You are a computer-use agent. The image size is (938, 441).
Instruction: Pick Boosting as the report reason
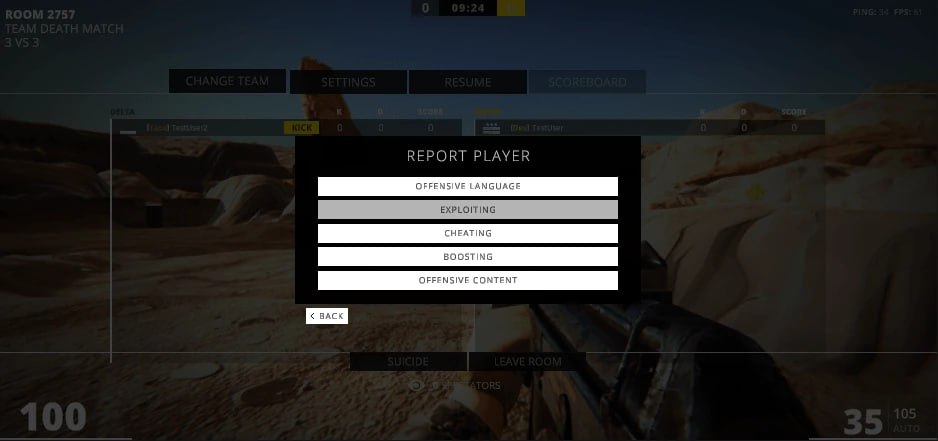467,257
